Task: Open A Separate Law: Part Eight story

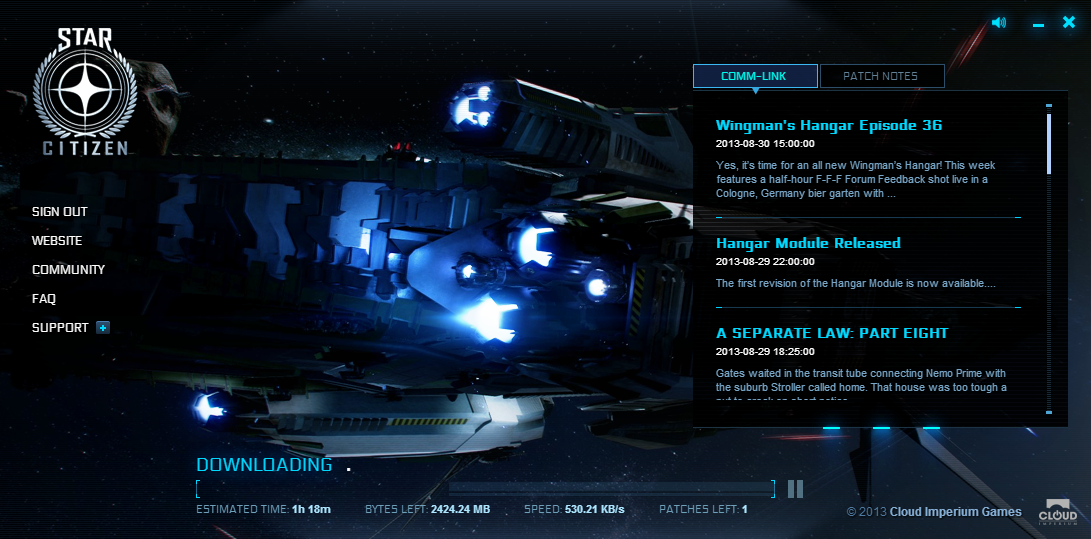Action: (x=832, y=333)
